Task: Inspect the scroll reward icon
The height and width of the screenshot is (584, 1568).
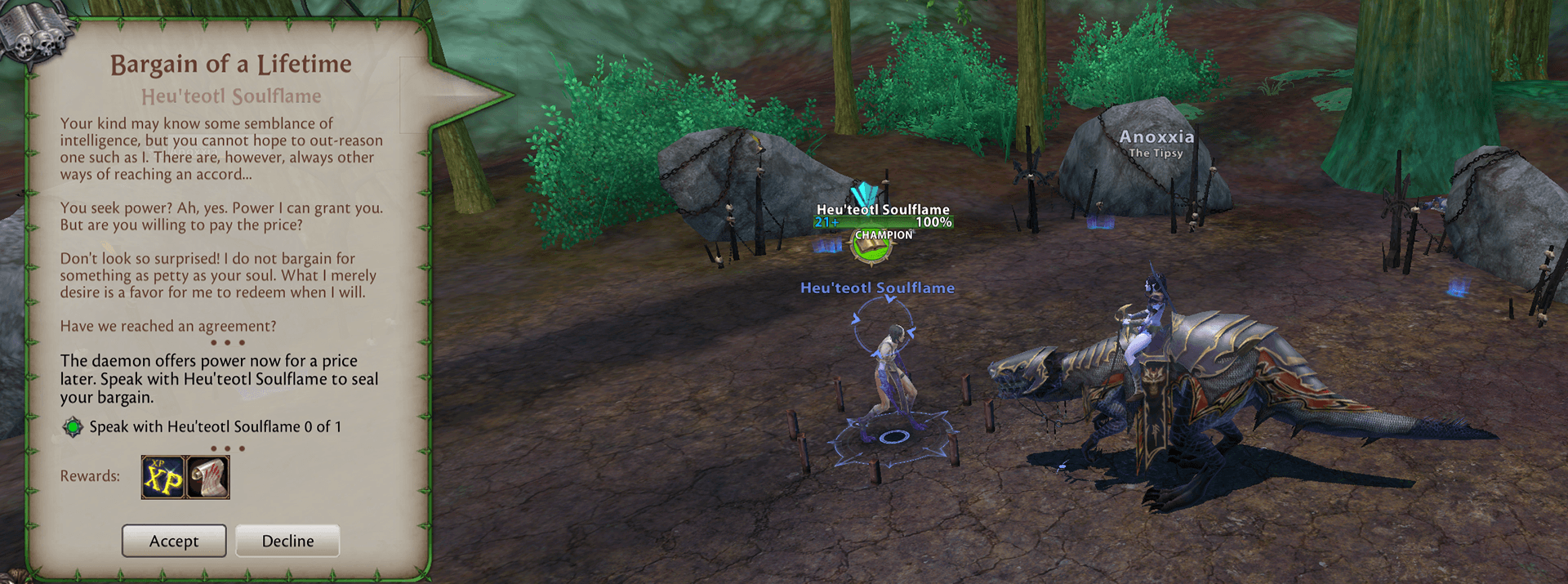Action: click(208, 477)
